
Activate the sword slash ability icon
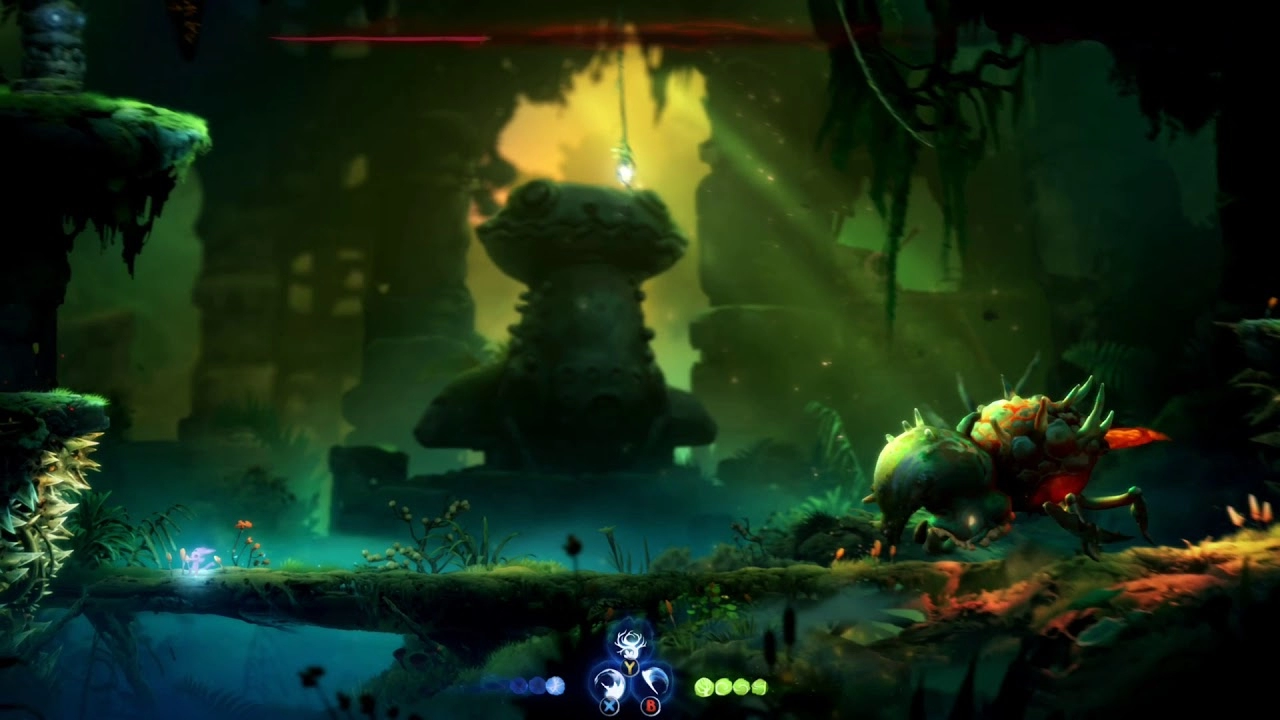tap(609, 683)
